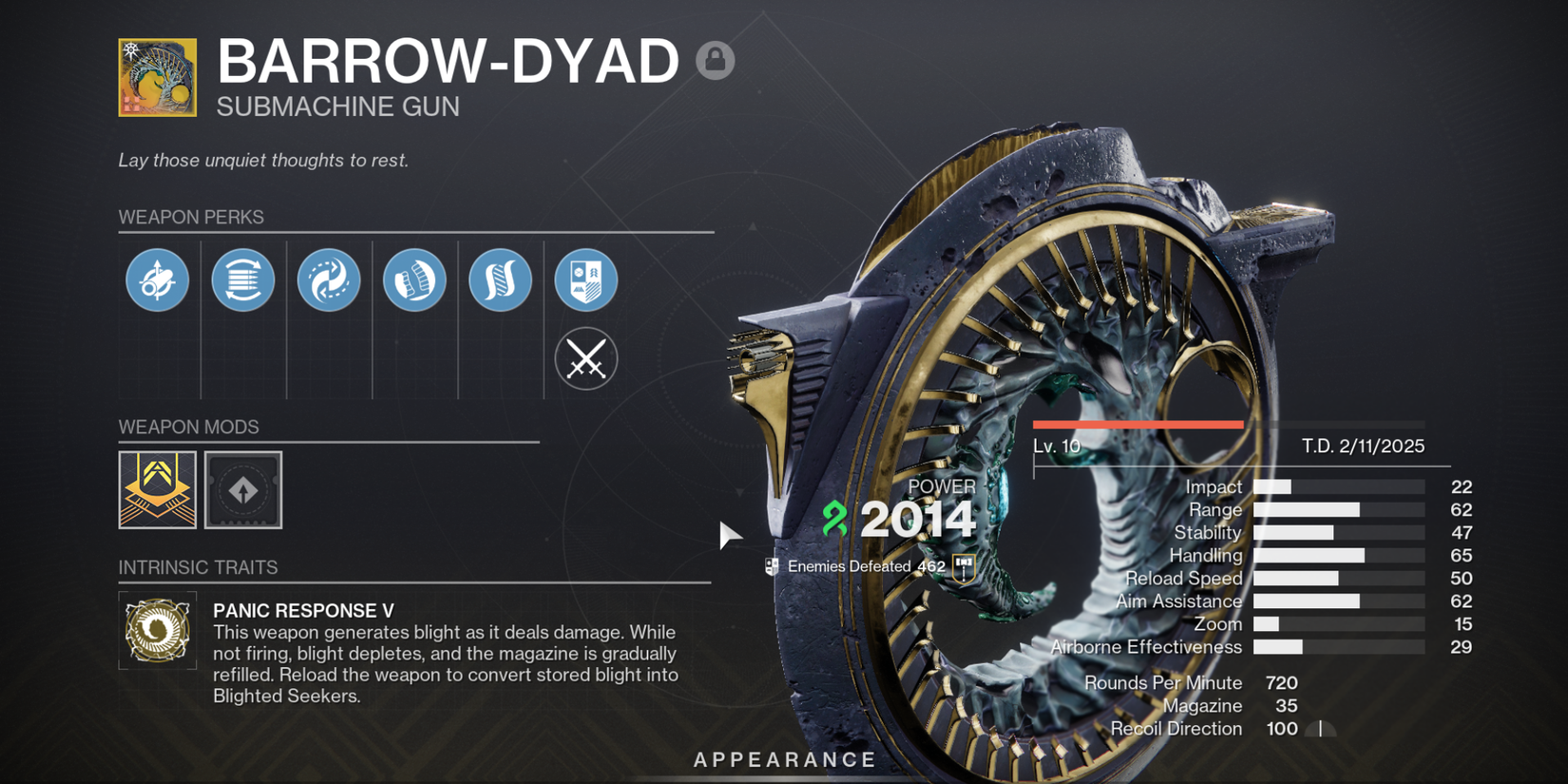Select the crossed swords kill tracker icon
The image size is (1568, 784).
[585, 358]
